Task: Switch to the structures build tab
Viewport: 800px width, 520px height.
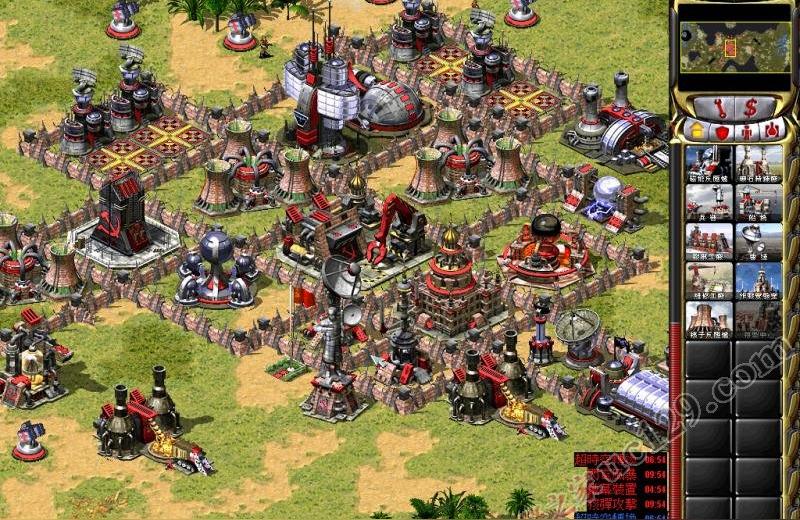Action: [x=696, y=131]
